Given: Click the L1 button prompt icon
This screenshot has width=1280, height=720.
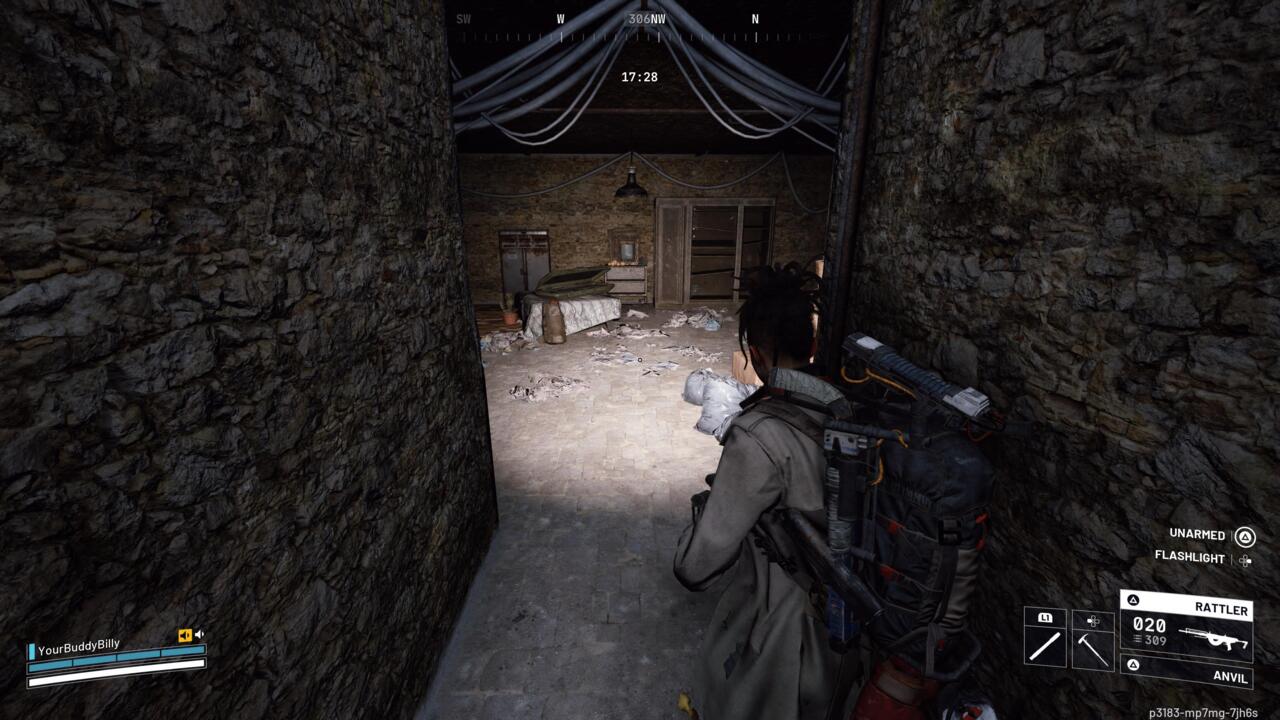Looking at the screenshot, I should 1045,618.
